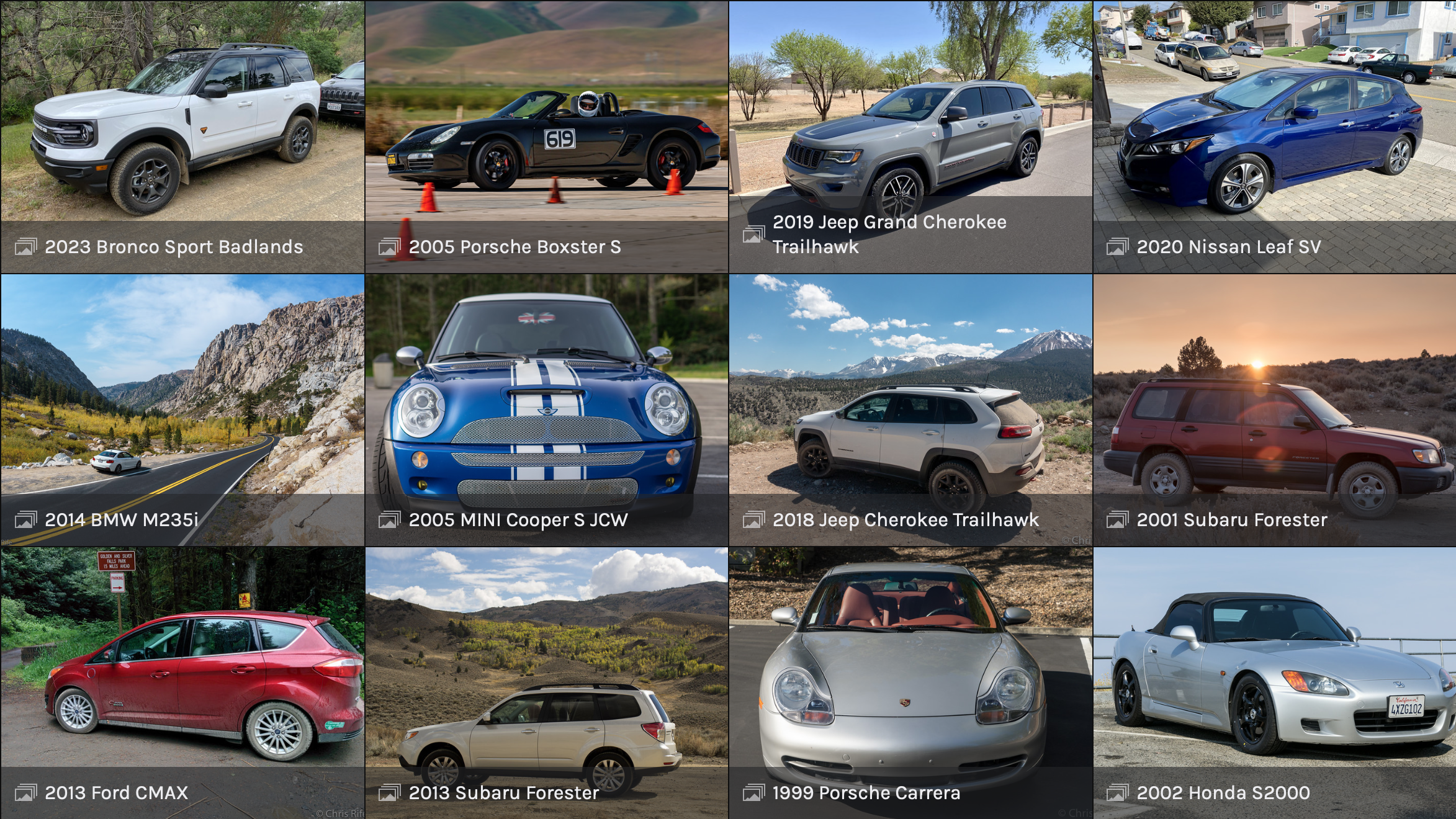Choose the 2020 Nissan Leaf SV gallery
1456x819 pixels.
pos(1274,136)
